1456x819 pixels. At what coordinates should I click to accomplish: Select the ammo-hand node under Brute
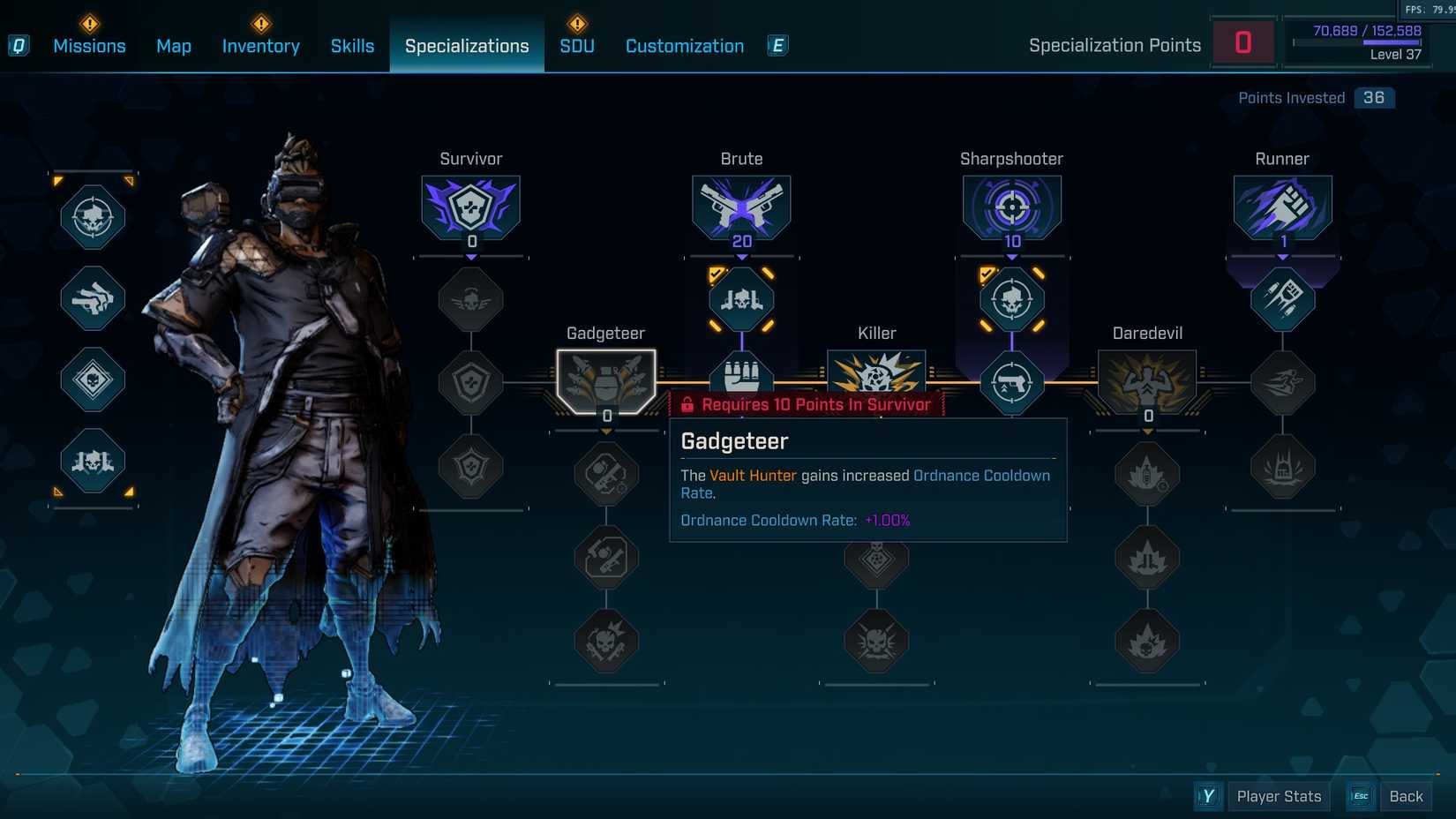(x=741, y=375)
